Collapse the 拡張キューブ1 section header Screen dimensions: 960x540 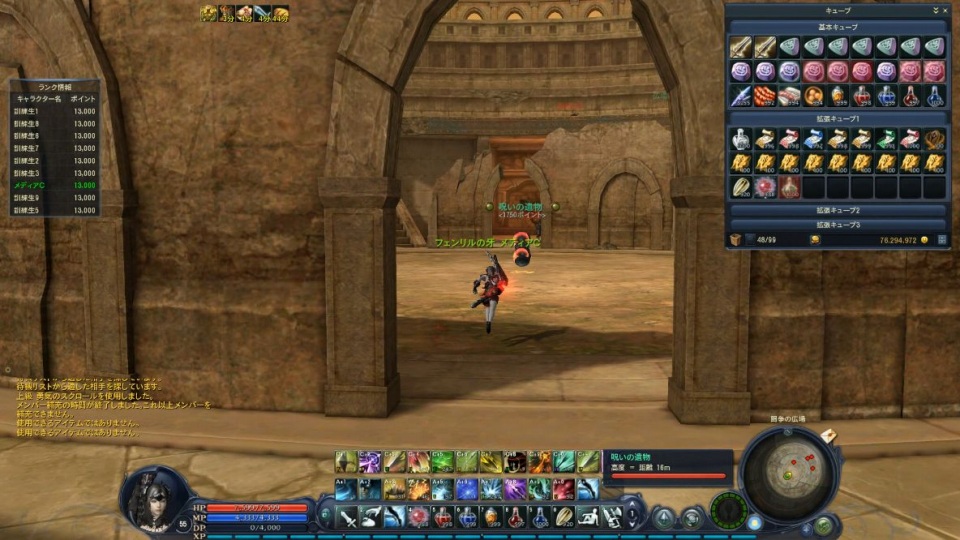(838, 119)
